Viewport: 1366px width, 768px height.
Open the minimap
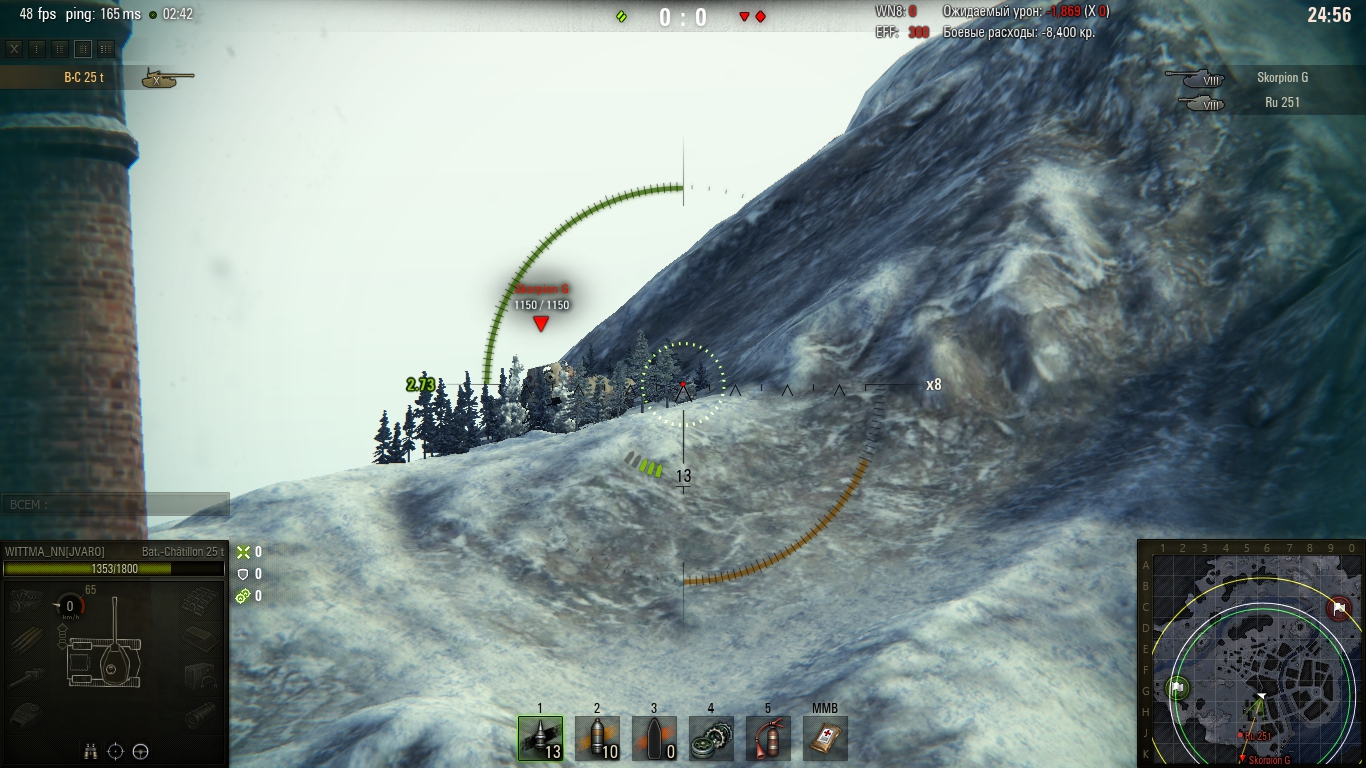(x=1251, y=654)
